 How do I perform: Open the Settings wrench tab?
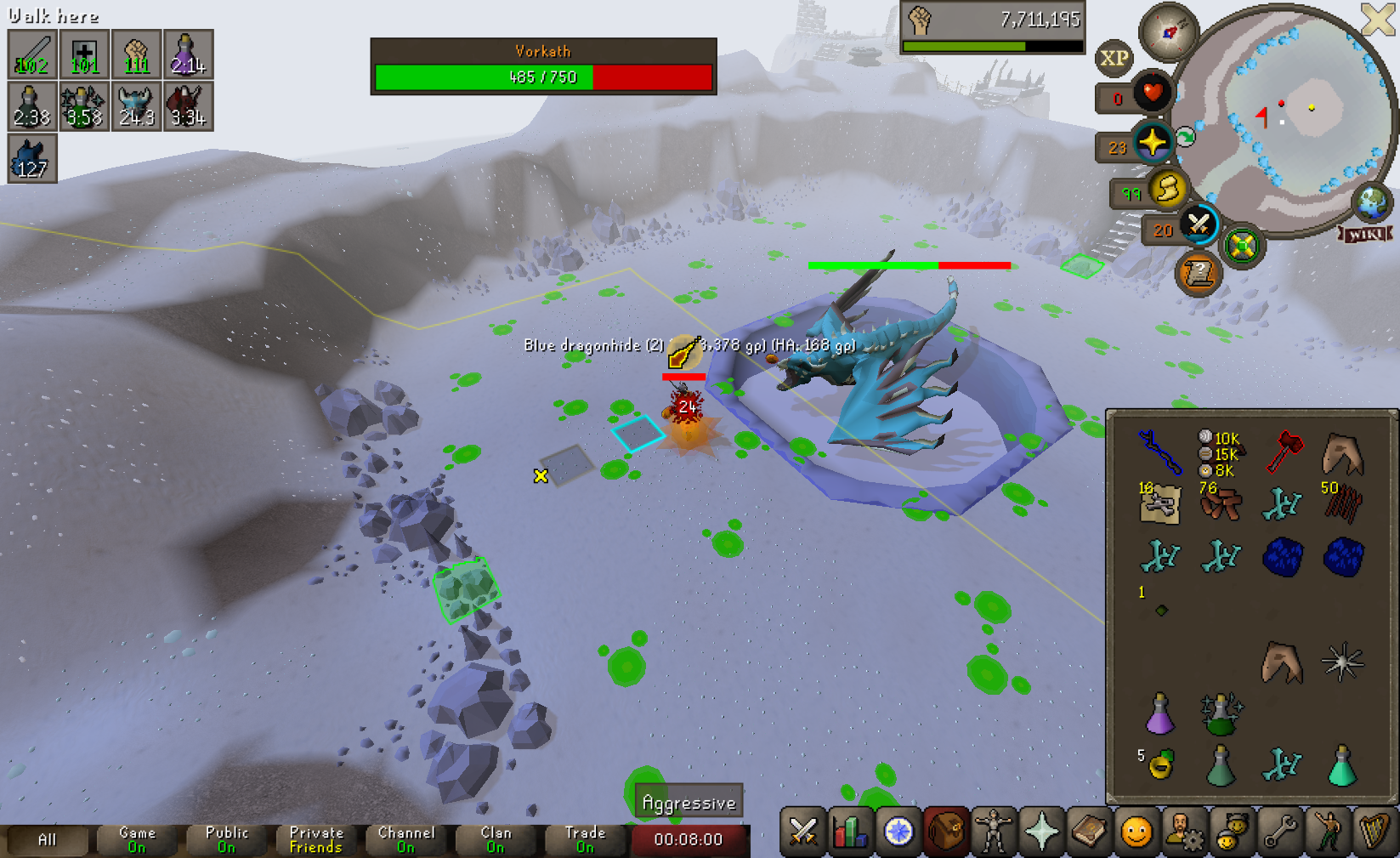click(x=1279, y=832)
